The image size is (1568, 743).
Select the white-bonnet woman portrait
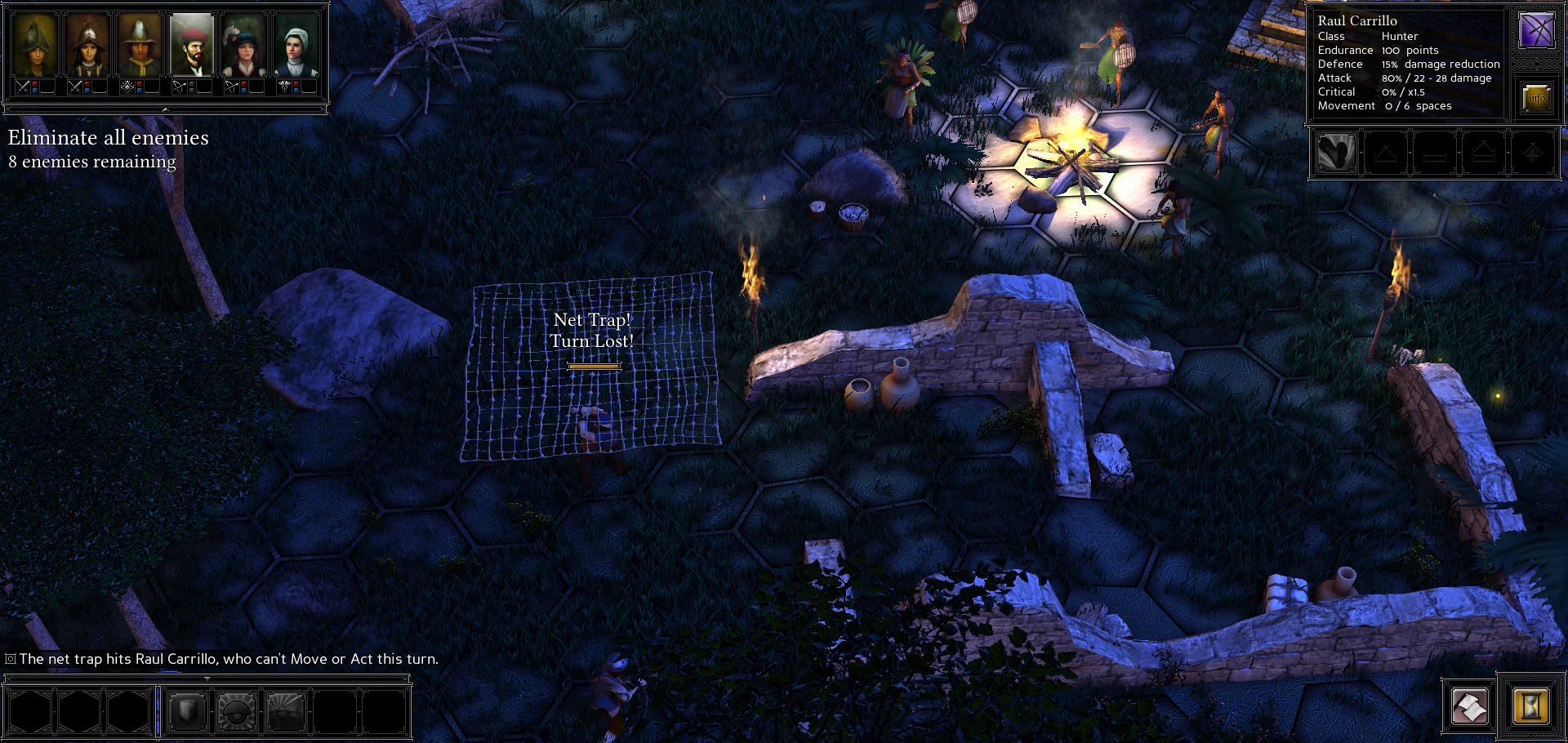click(x=296, y=46)
